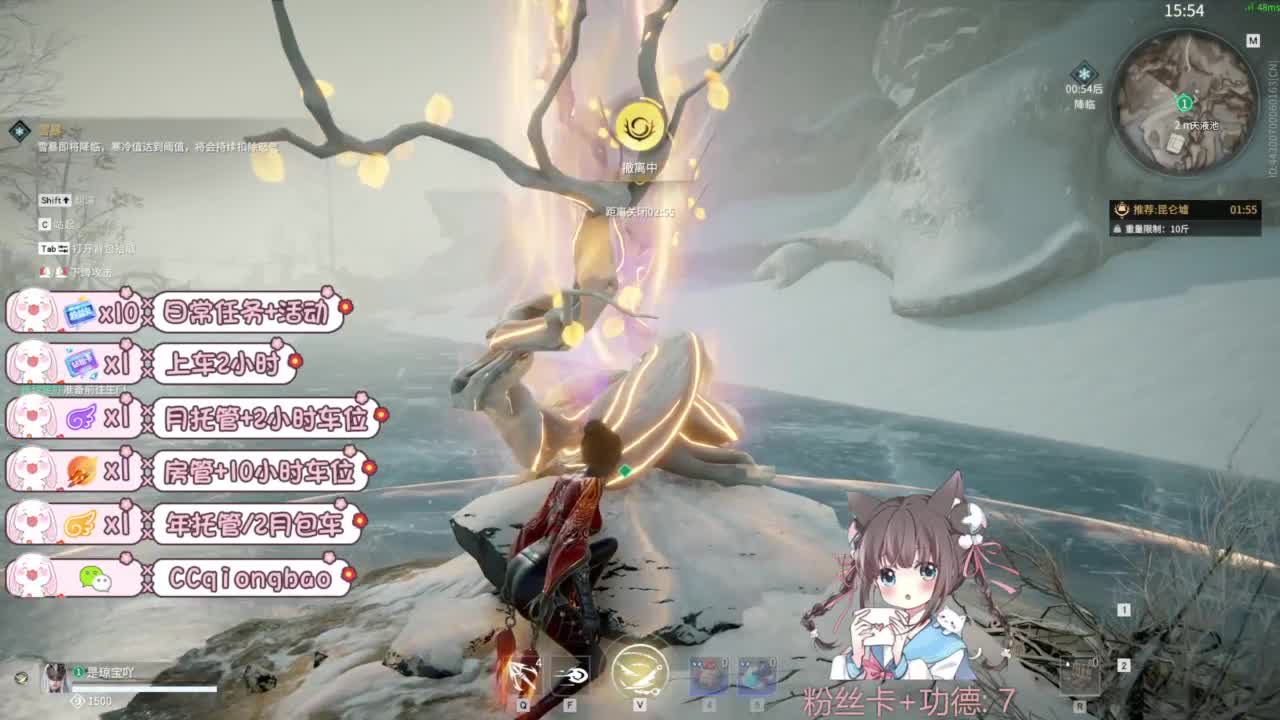Toggle the 下蹲攻击 attack mode indicator
Viewport: 1280px width, 720px height.
click(54, 272)
